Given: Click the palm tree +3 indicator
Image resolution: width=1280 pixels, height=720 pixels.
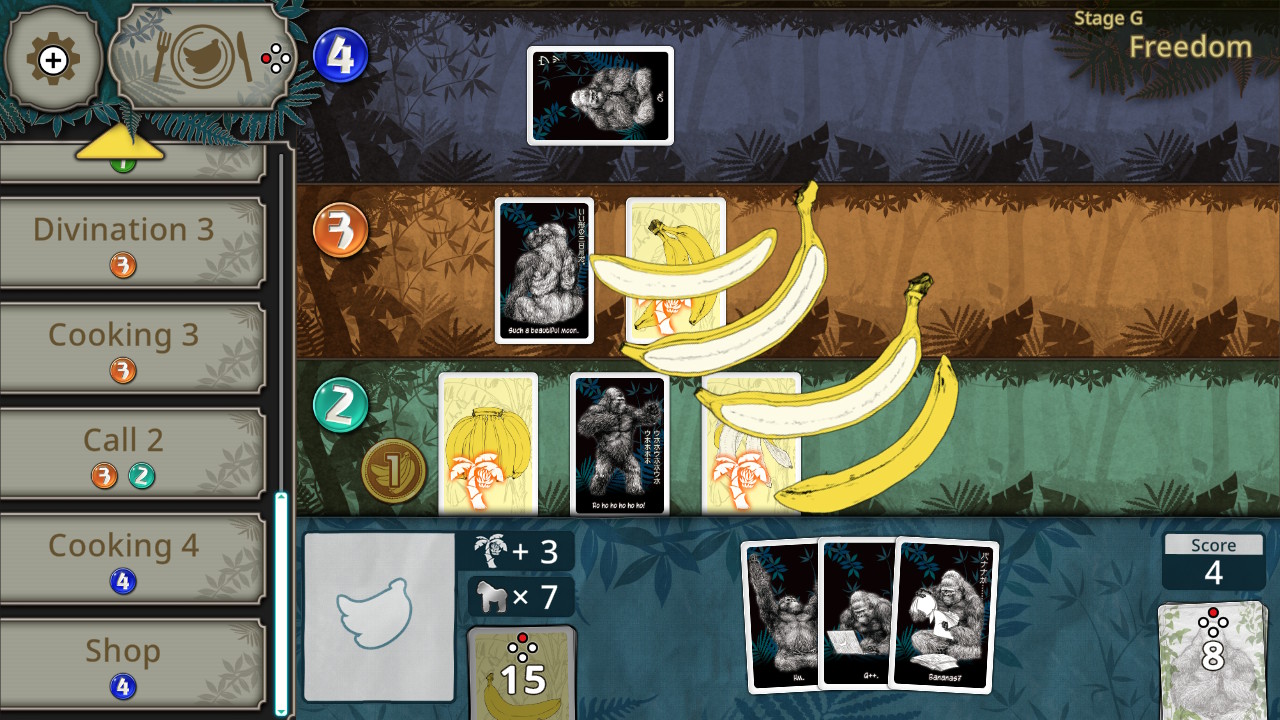Looking at the screenshot, I should click(x=517, y=551).
